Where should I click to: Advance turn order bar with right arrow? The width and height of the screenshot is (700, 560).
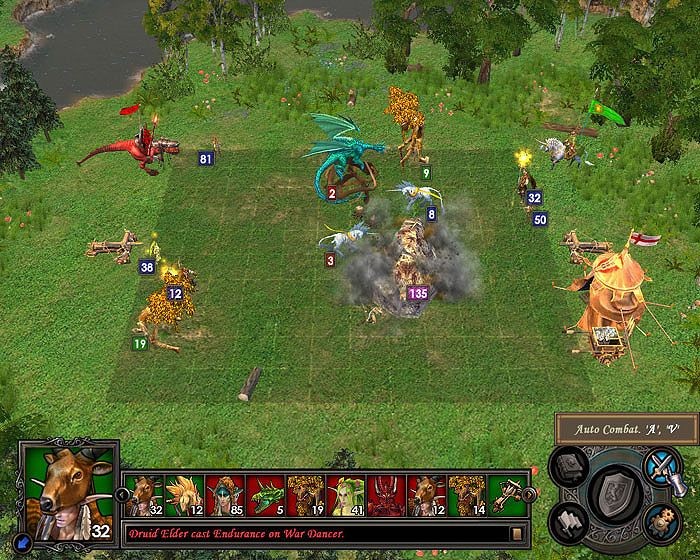tap(531, 494)
